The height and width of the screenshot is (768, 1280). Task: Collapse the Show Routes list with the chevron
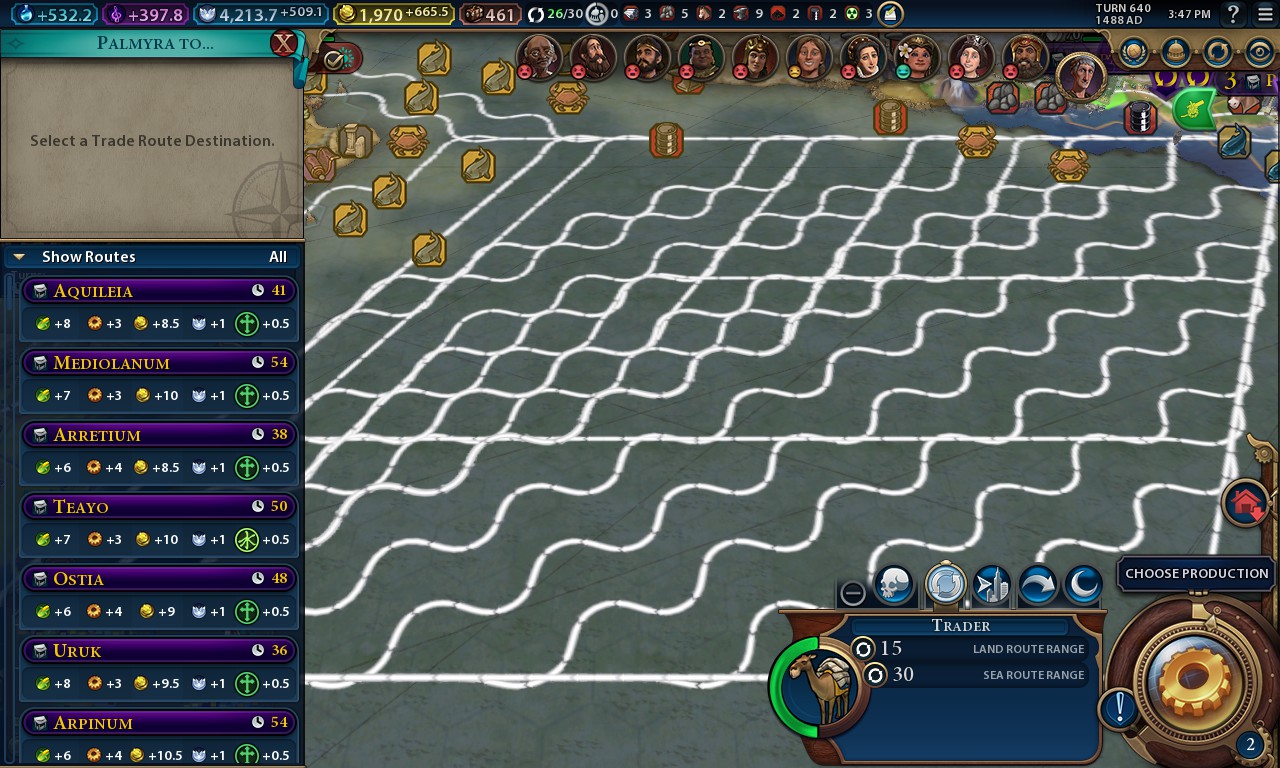pos(18,256)
